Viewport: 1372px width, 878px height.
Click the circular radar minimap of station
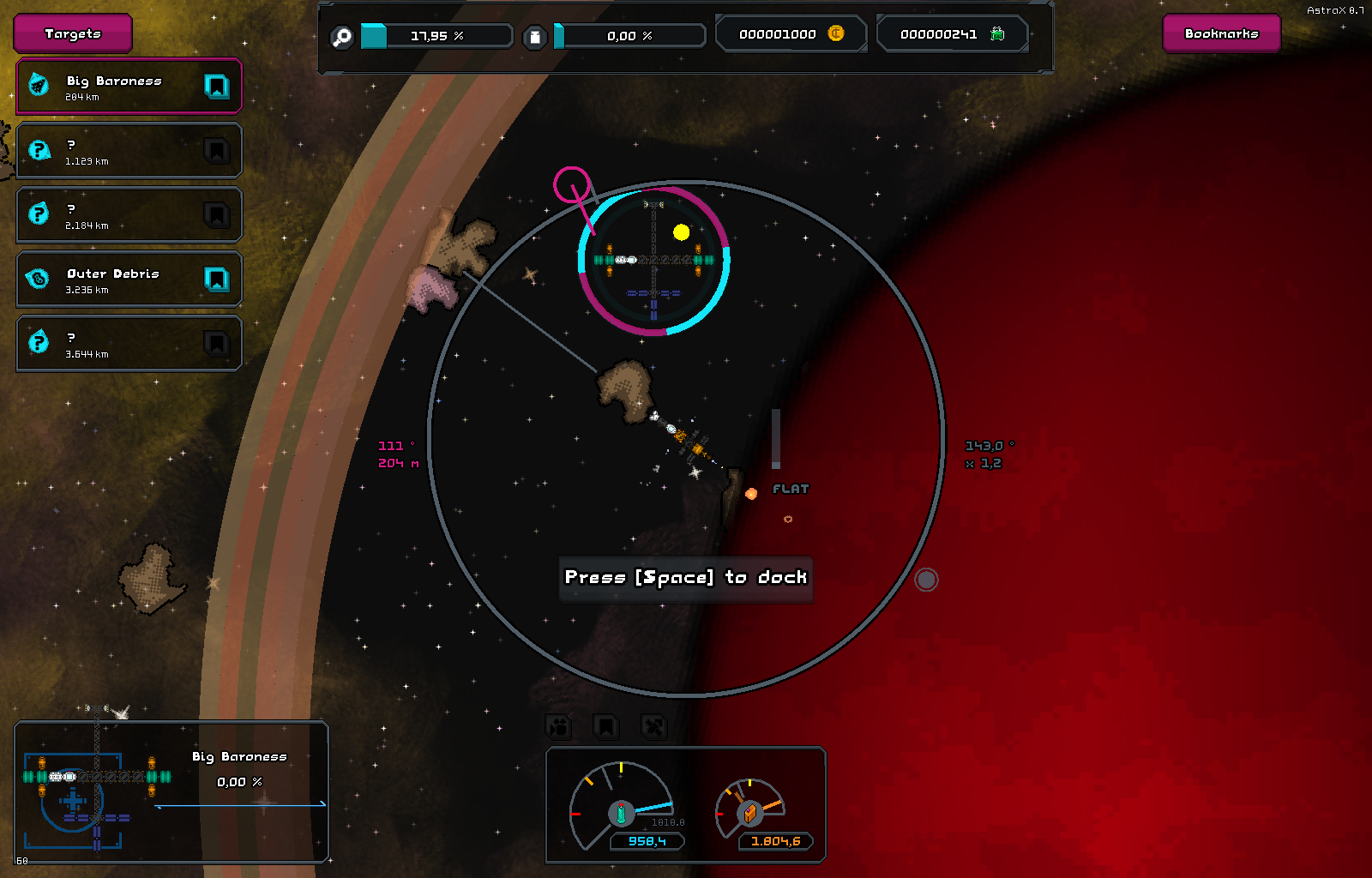654,261
